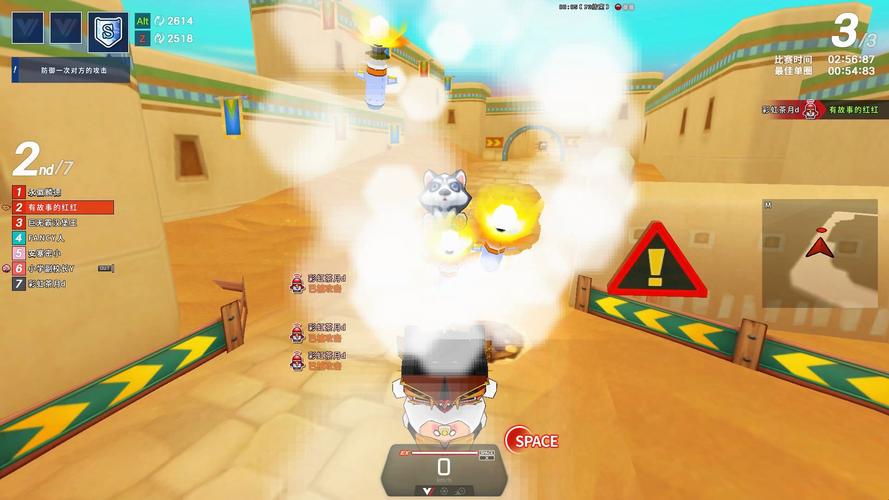Click the Alt item counter icon
Viewport: 889px width, 500px height.
[x=143, y=21]
